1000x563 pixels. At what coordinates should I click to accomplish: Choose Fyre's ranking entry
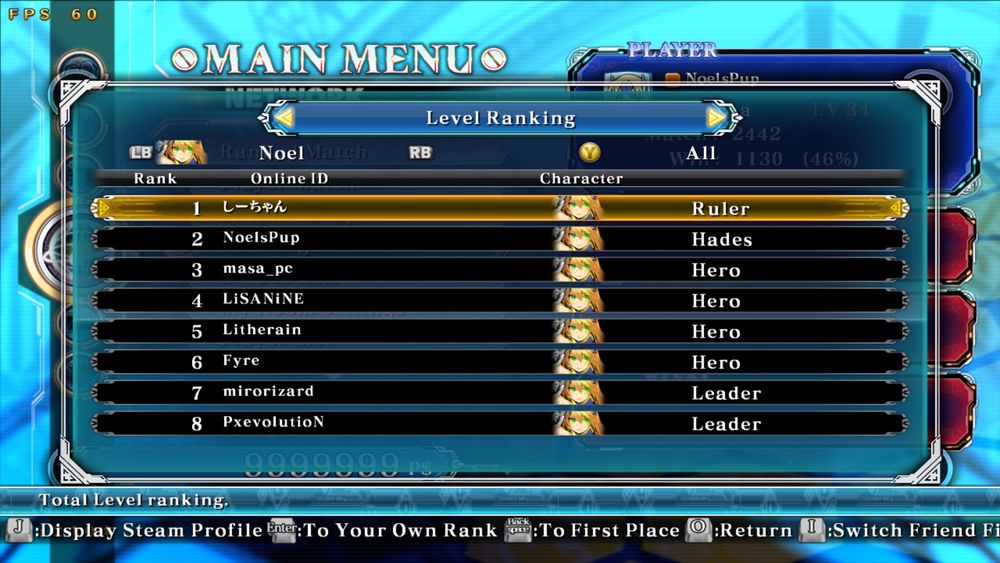(x=500, y=362)
